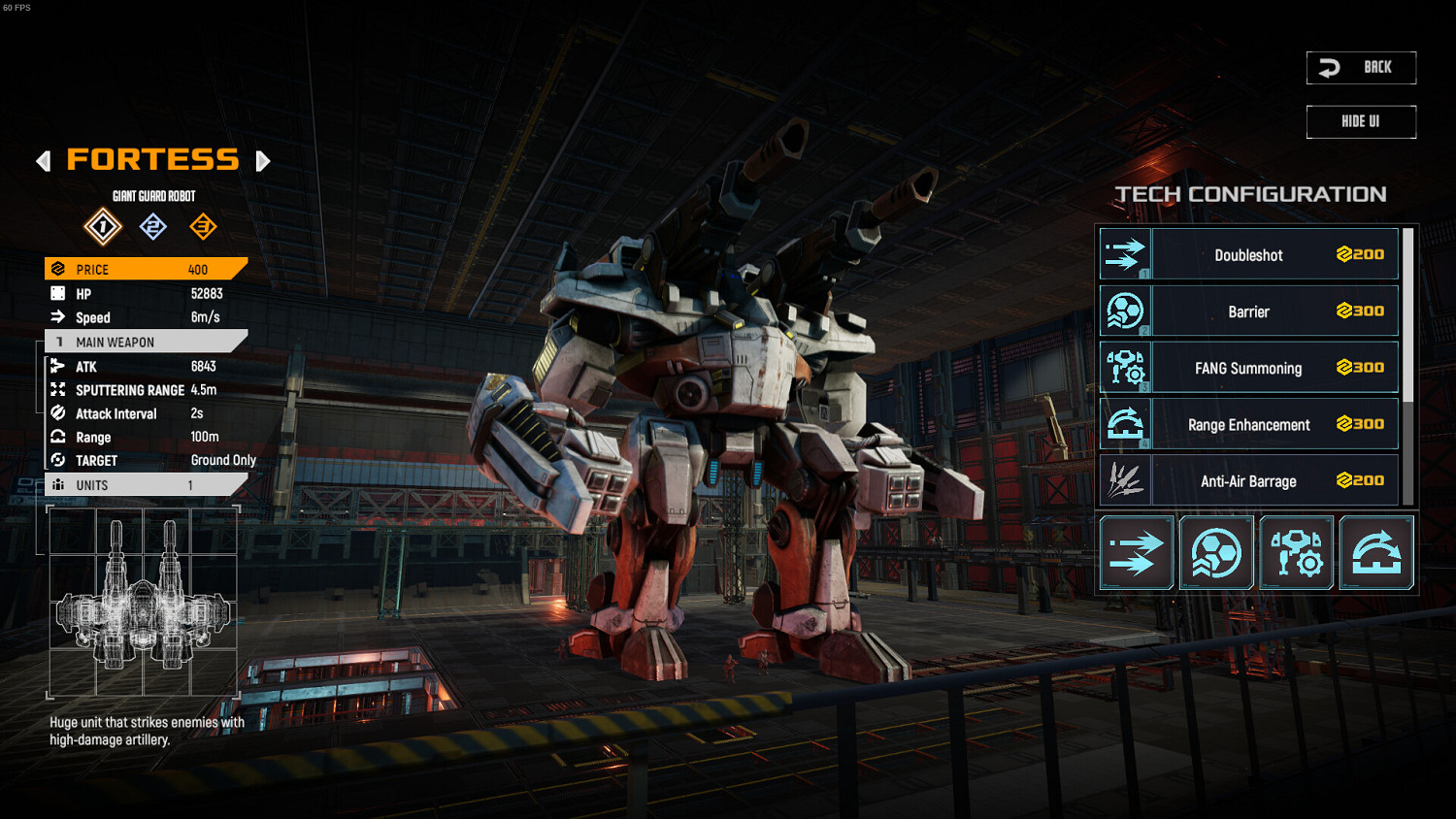Viewport: 1456px width, 819px height.
Task: Select level 1 diamond badge
Action: tap(103, 227)
